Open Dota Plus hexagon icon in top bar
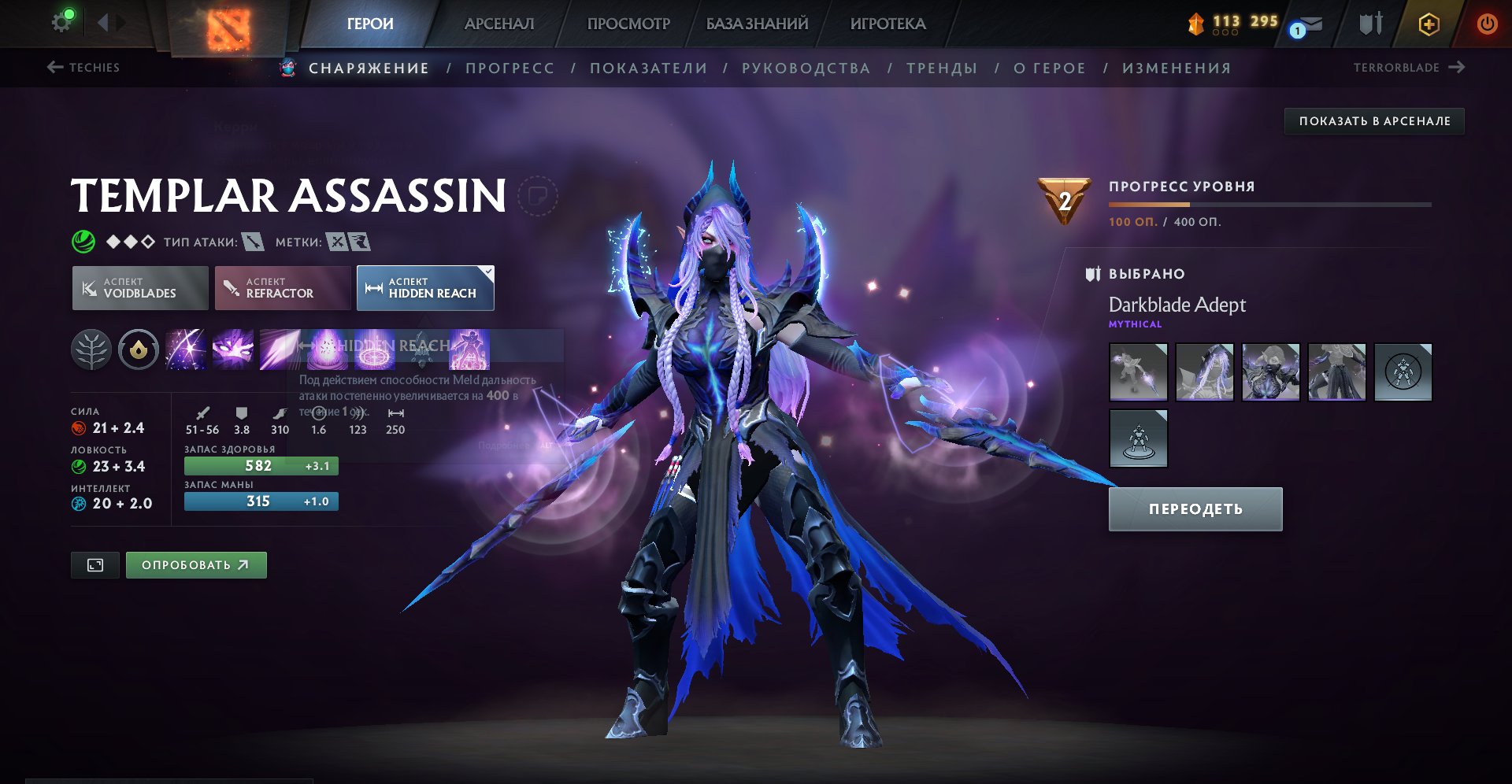Viewport: 1512px width, 784px height. (x=1429, y=24)
